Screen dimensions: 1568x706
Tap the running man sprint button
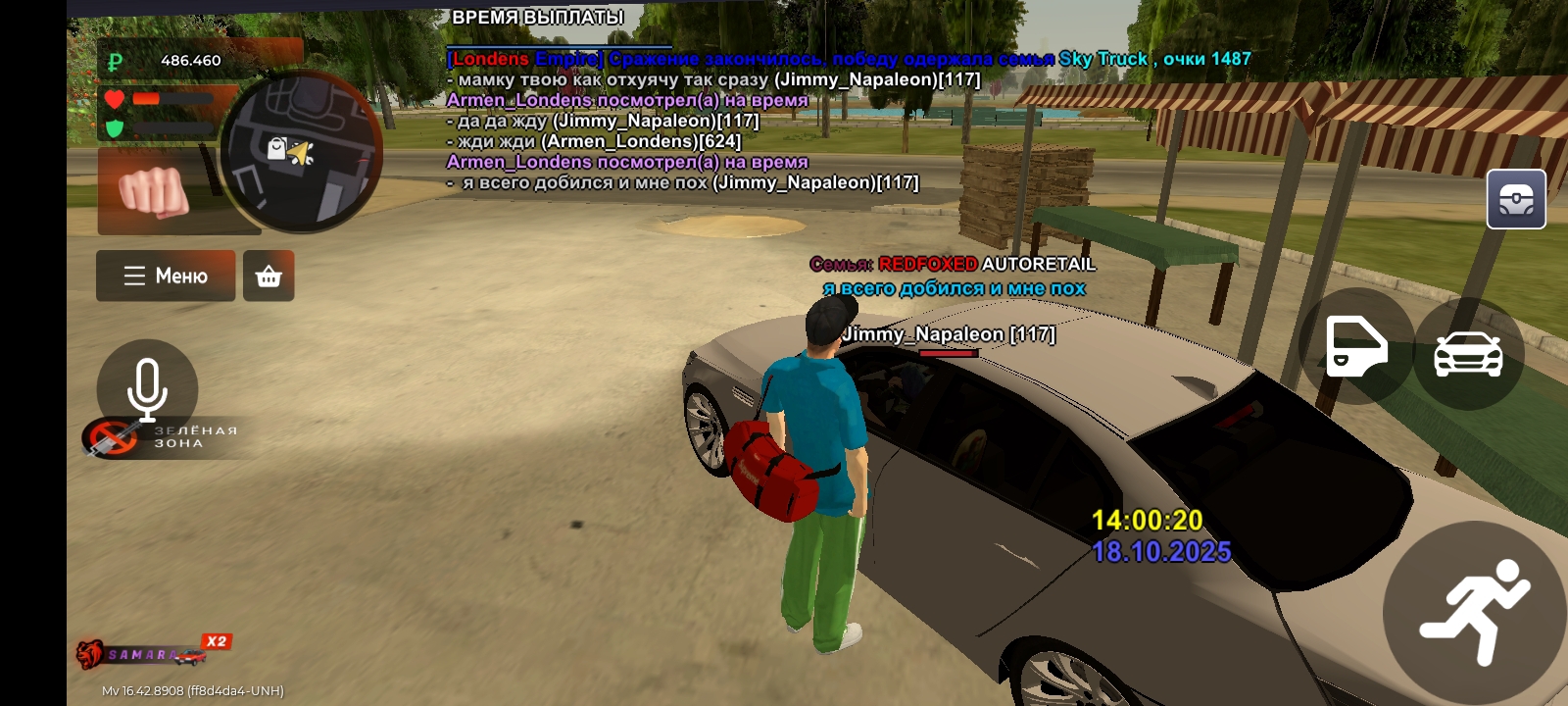pos(1475,612)
